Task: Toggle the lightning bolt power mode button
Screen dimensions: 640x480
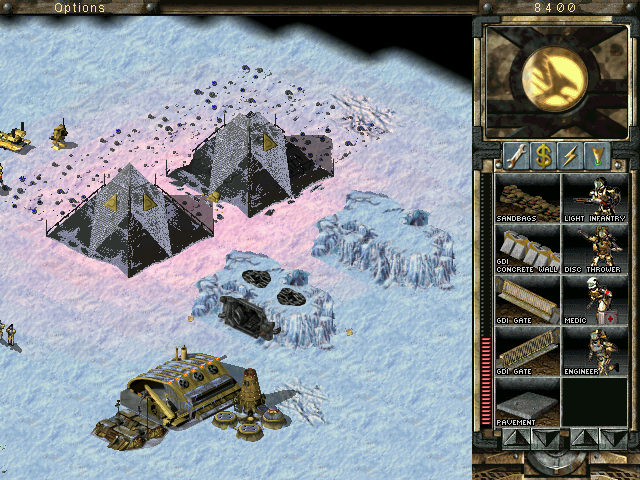Action: (570, 155)
